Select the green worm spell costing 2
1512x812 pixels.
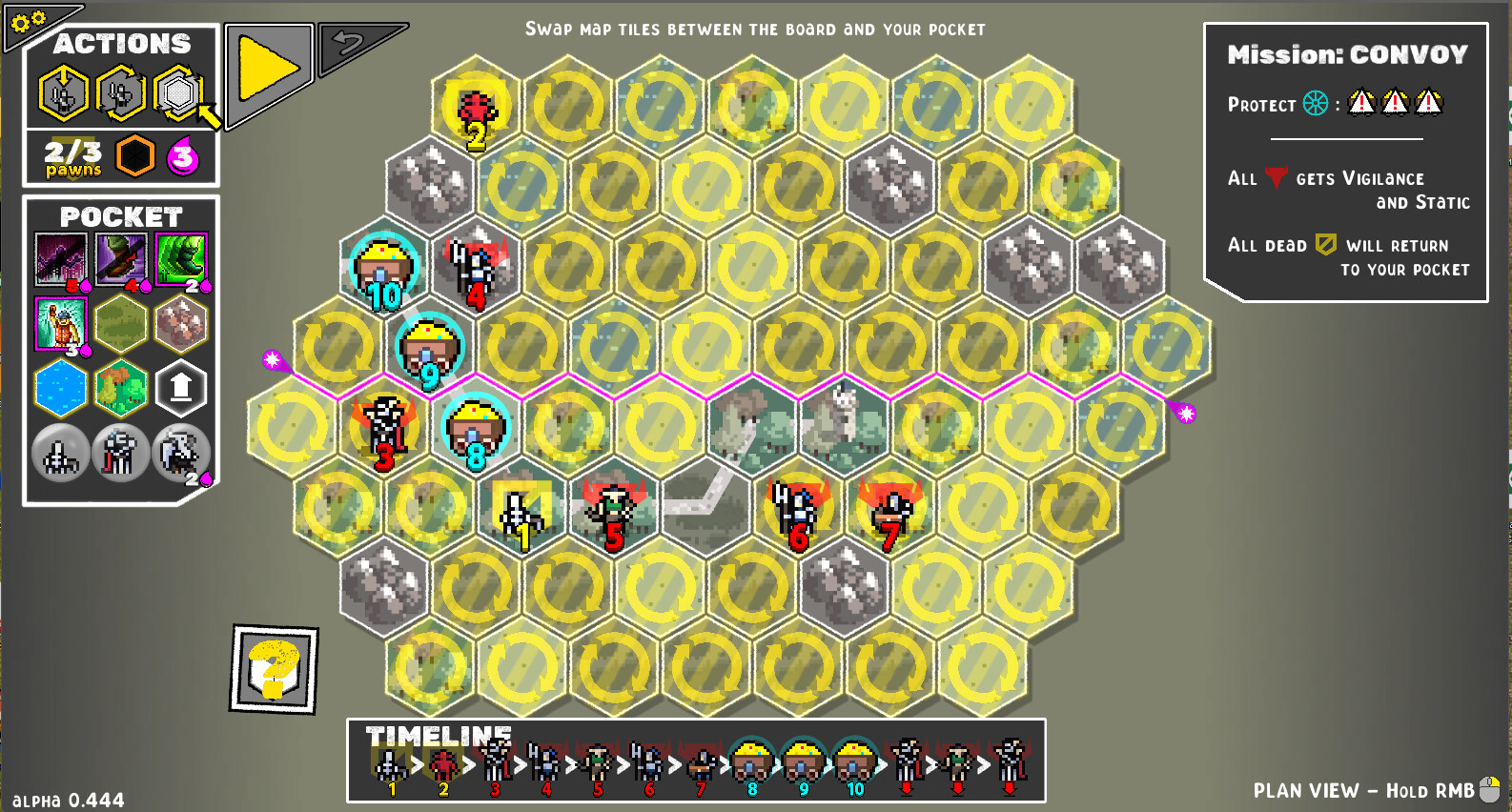(181, 255)
